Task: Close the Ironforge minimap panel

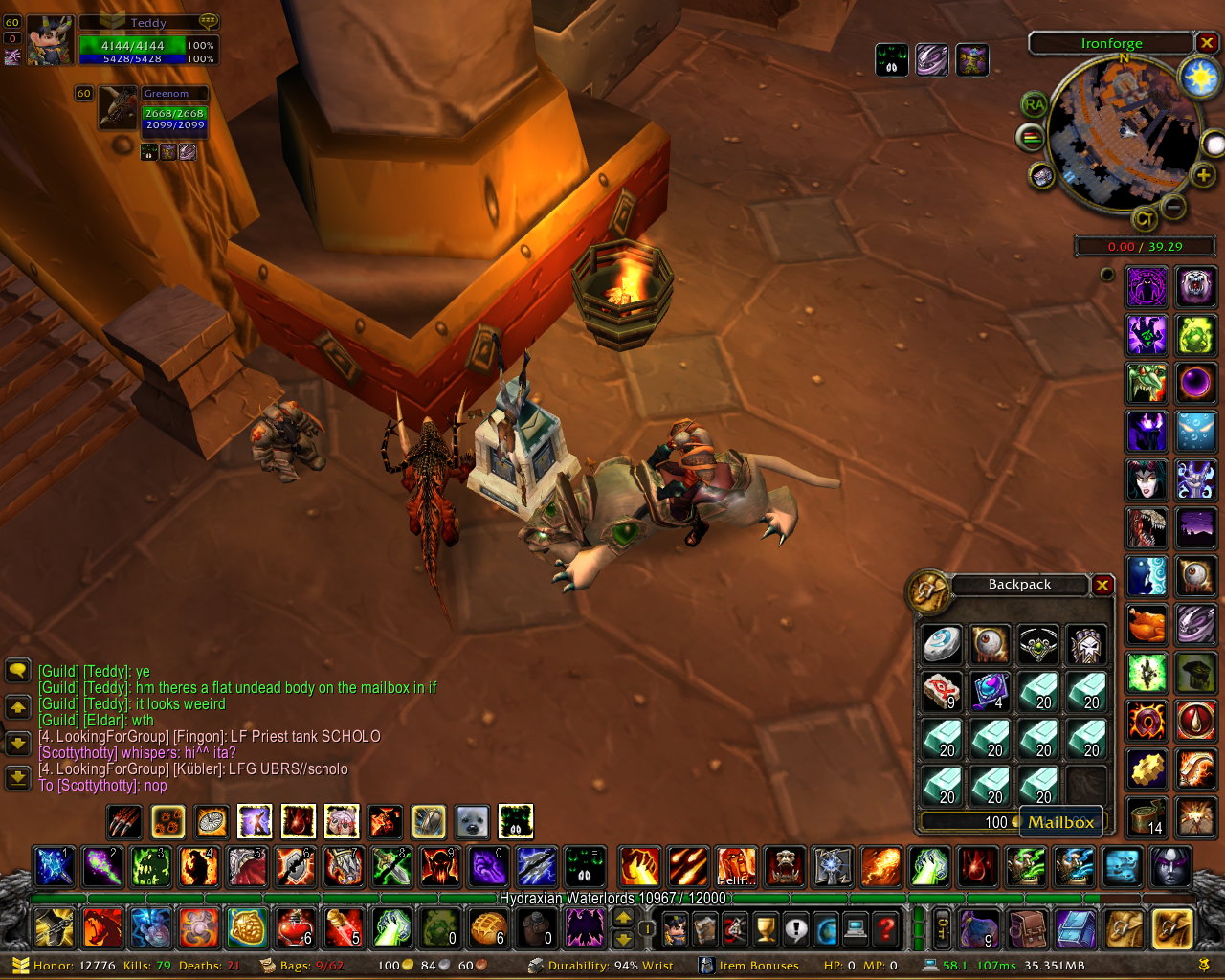Action: click(x=1207, y=43)
